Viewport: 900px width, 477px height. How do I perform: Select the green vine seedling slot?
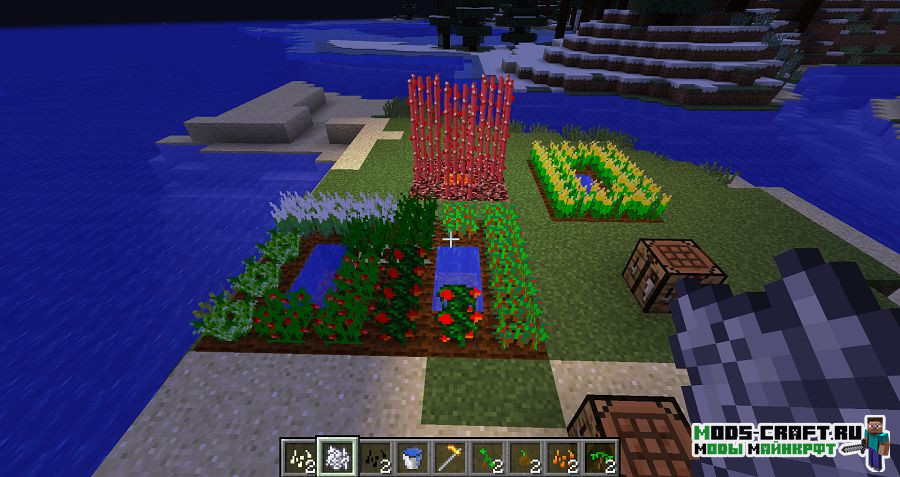coord(487,457)
